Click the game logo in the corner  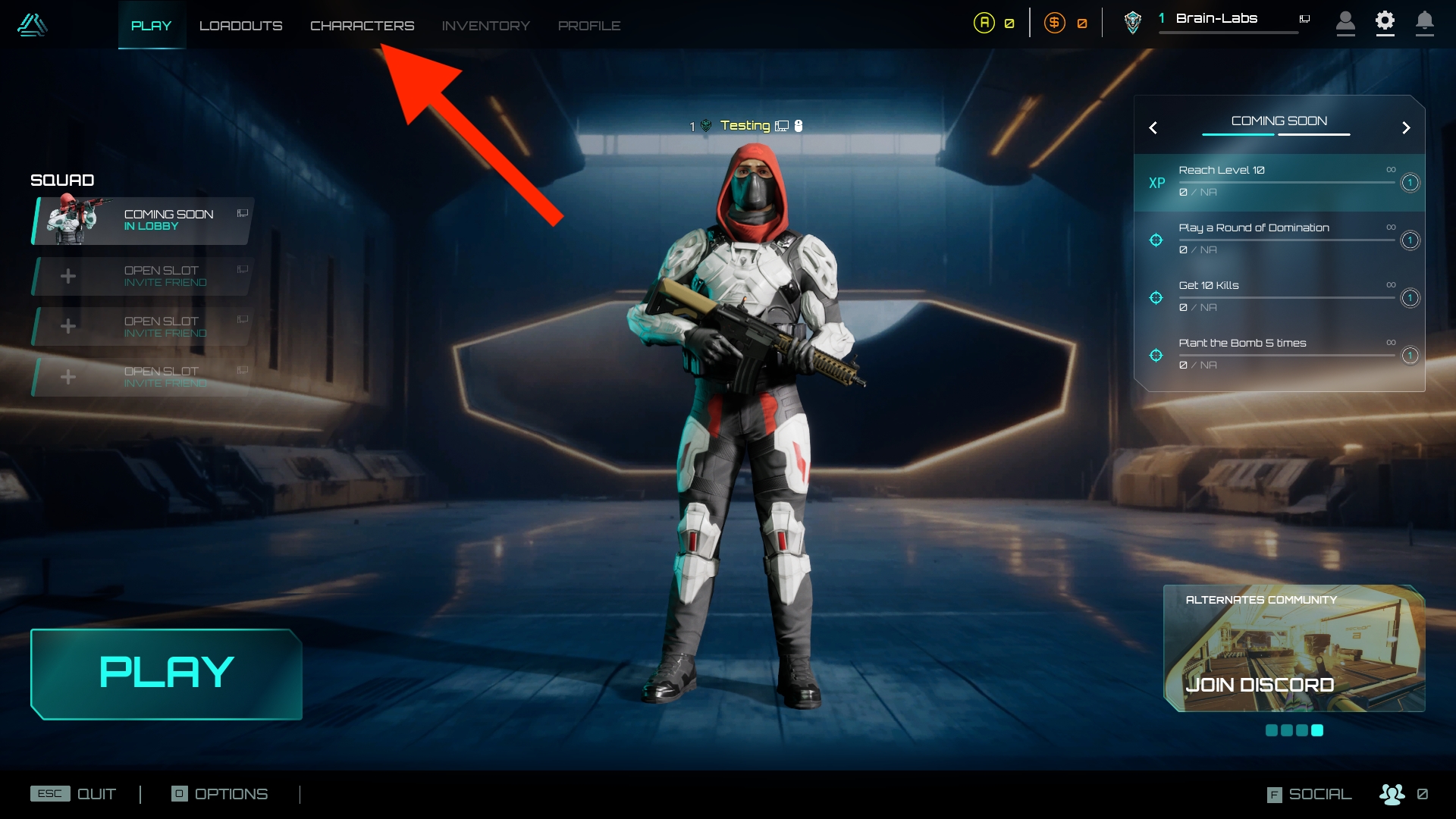point(32,25)
